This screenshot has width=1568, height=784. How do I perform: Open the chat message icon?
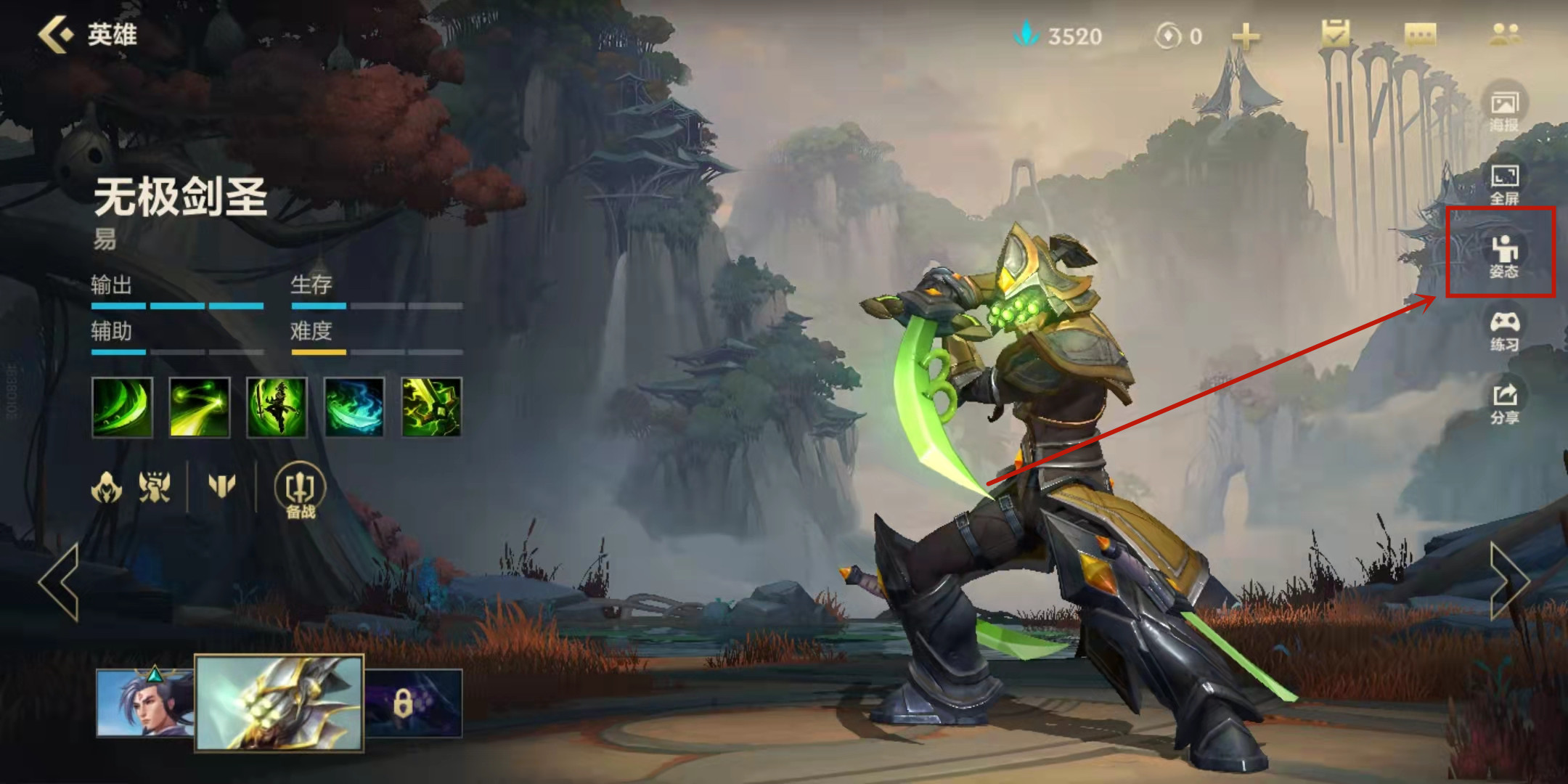[1420, 34]
